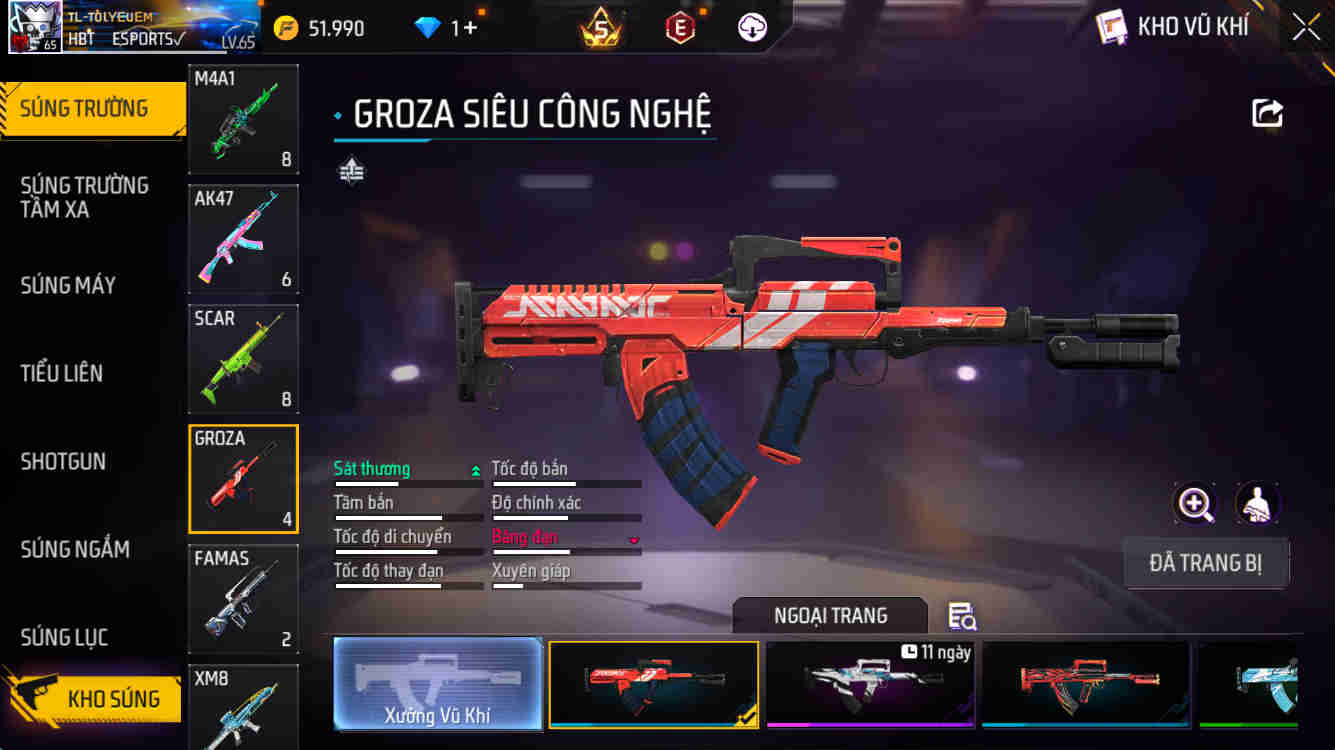Open the Kho Súng button
This screenshot has height=750, width=1335.
(x=95, y=697)
